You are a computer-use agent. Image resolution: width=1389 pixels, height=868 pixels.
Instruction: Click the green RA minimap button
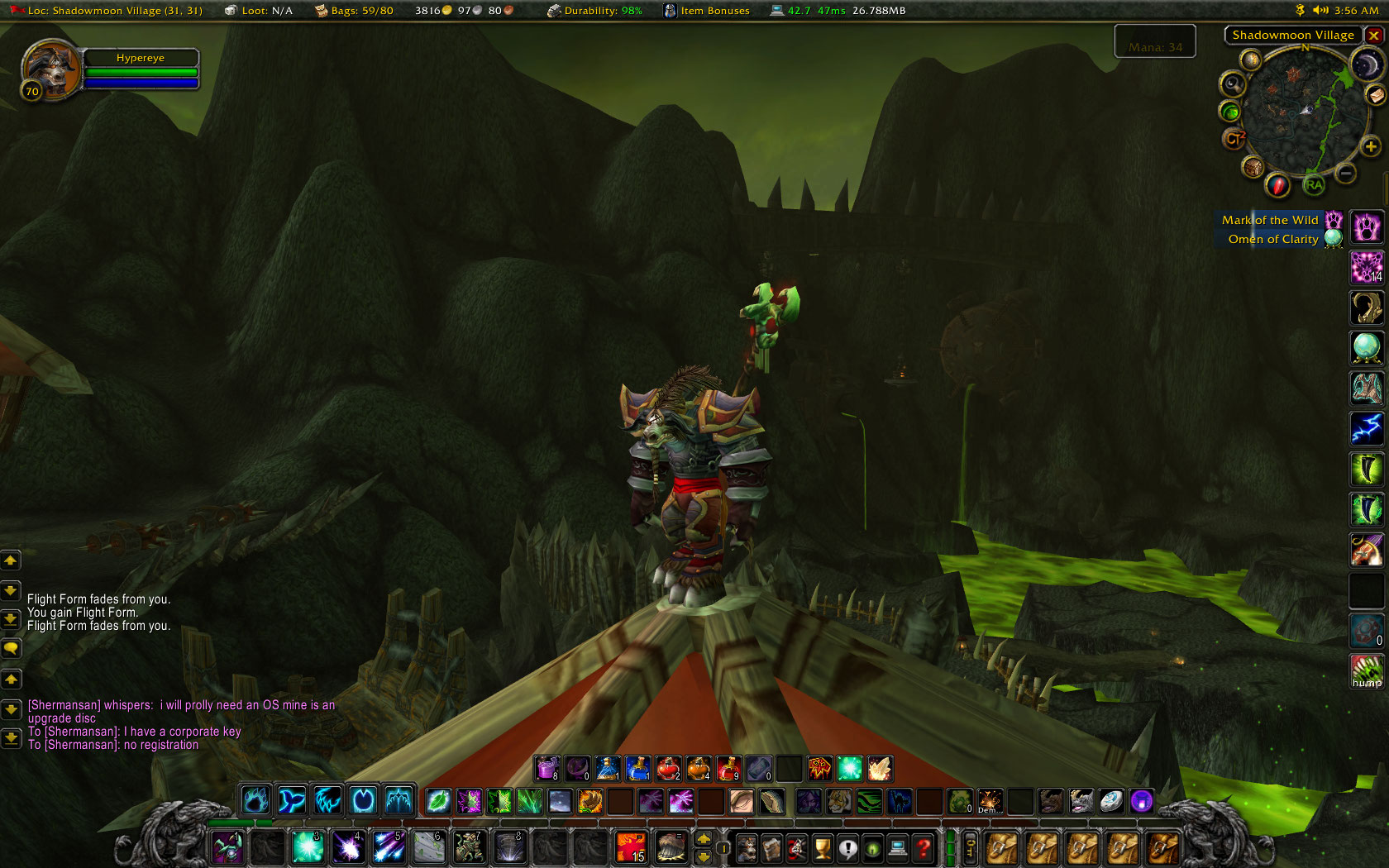1314,185
